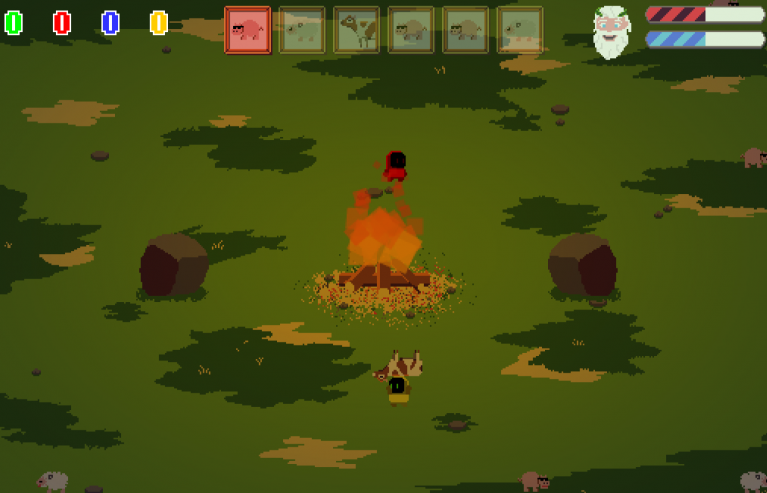
Task: Click the white-bearded god portrait
Action: point(611,32)
